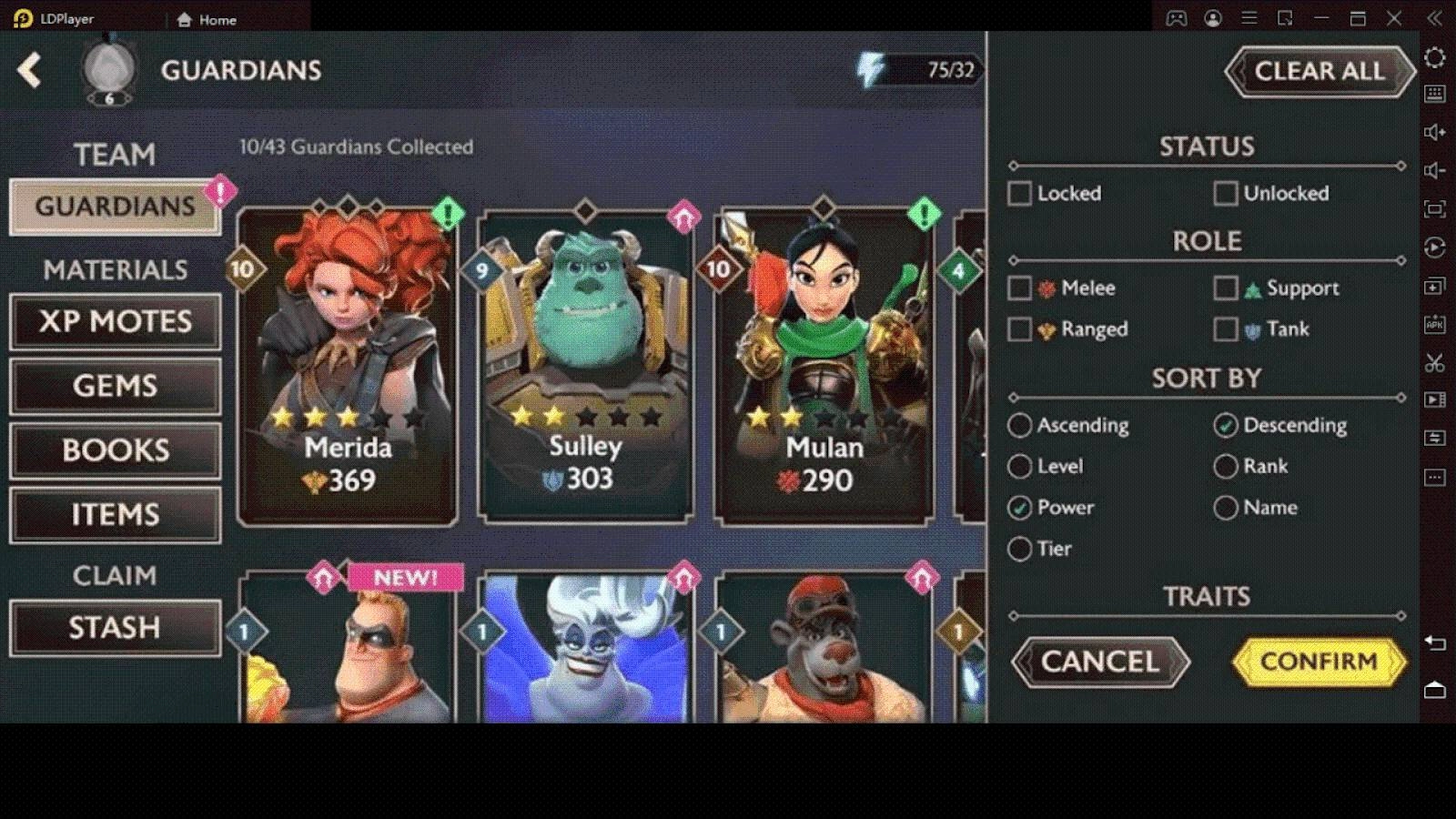This screenshot has width=1456, height=819.
Task: Click the gamepad icon in title bar
Action: coord(1177,18)
